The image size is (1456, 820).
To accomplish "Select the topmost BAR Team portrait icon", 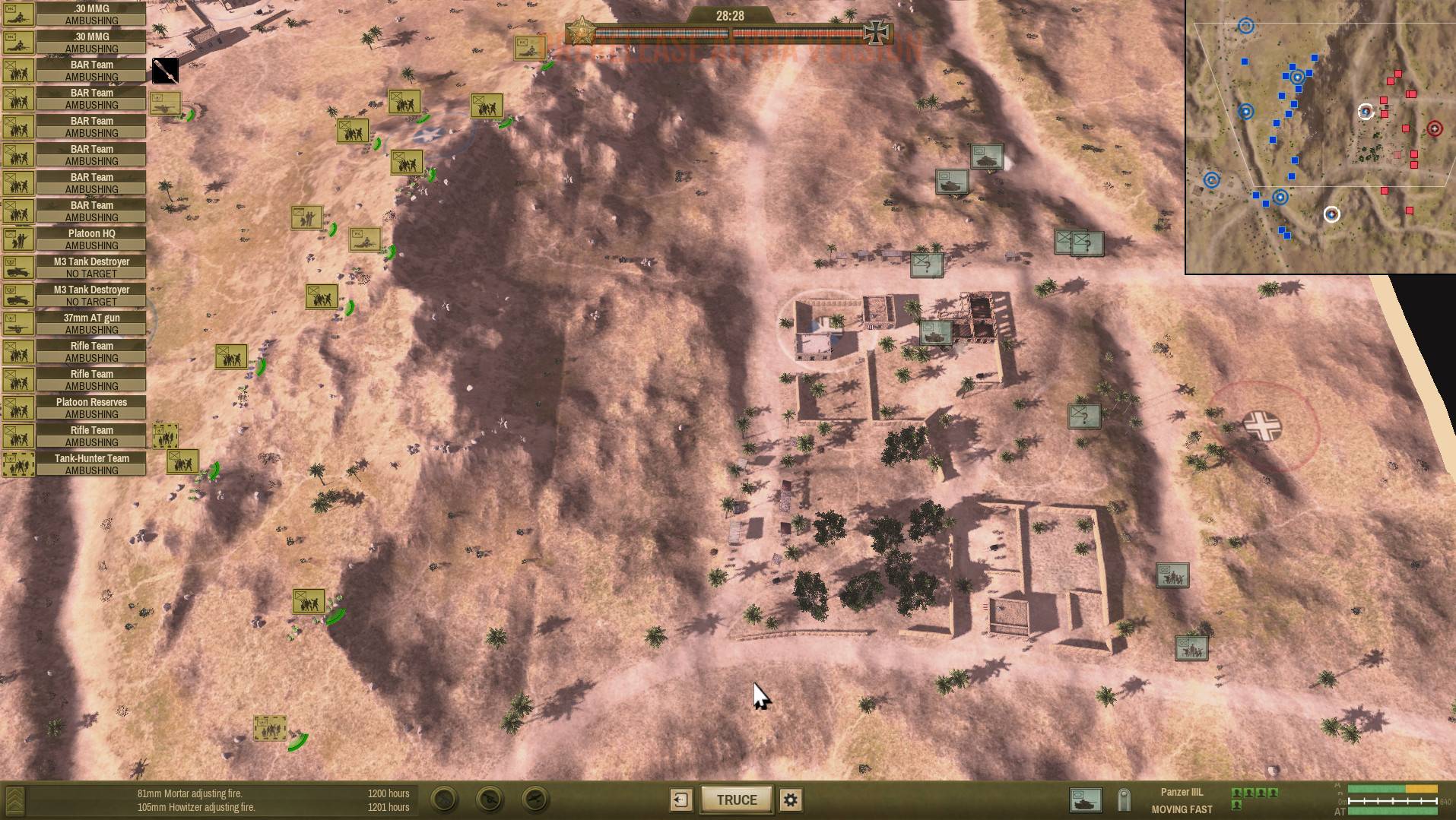I will 18,71.
